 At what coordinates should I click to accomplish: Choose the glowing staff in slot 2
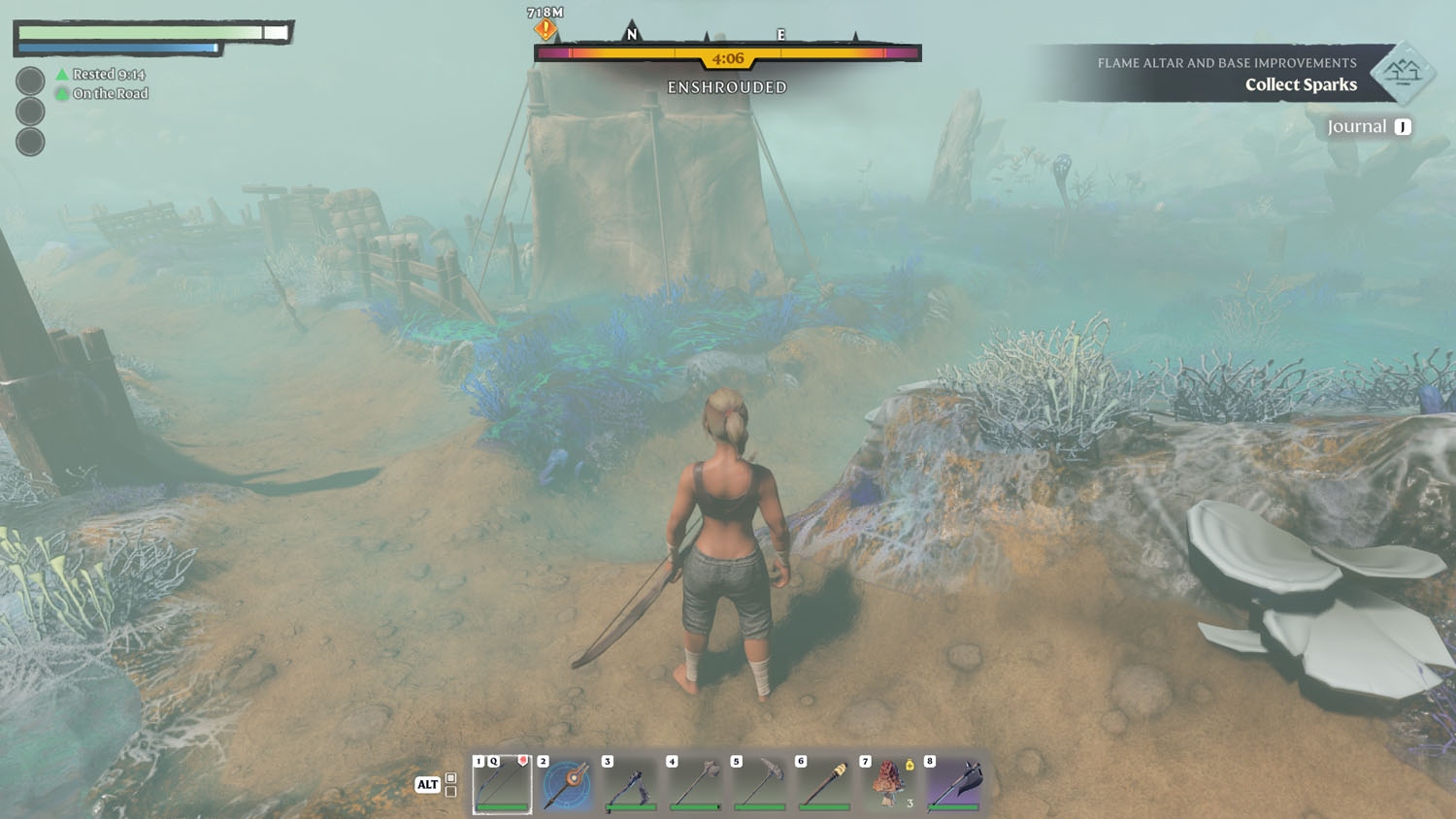[x=567, y=784]
